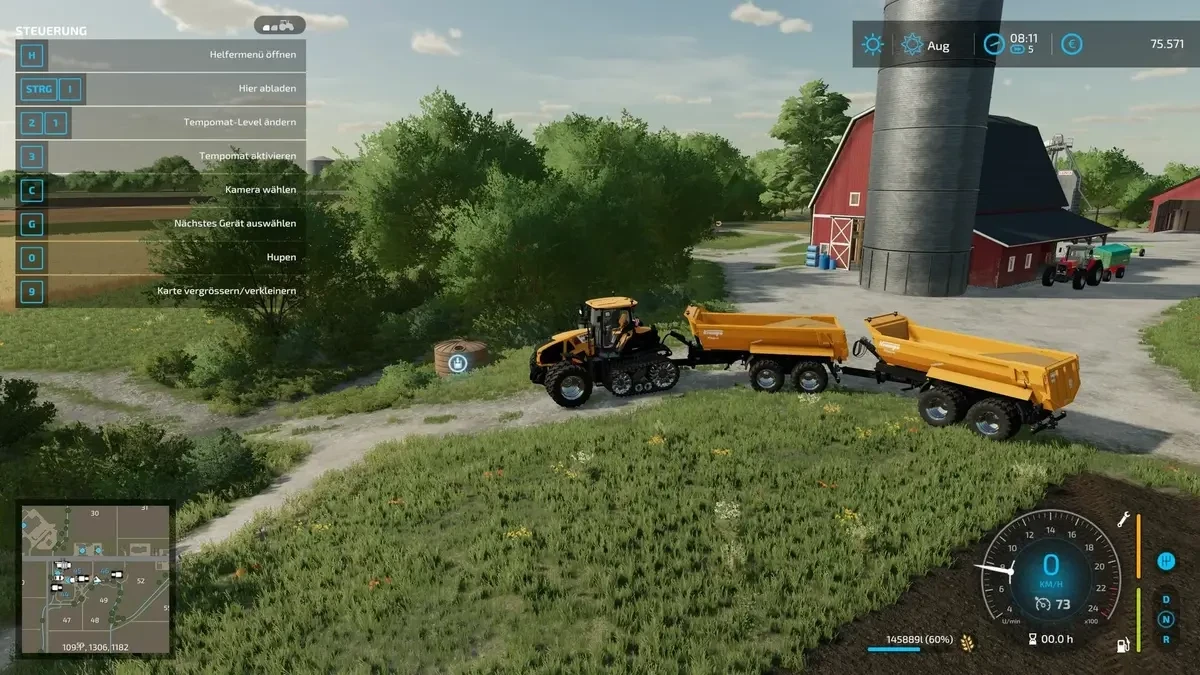
Task: Select the D drive gear indicator
Action: point(1165,599)
